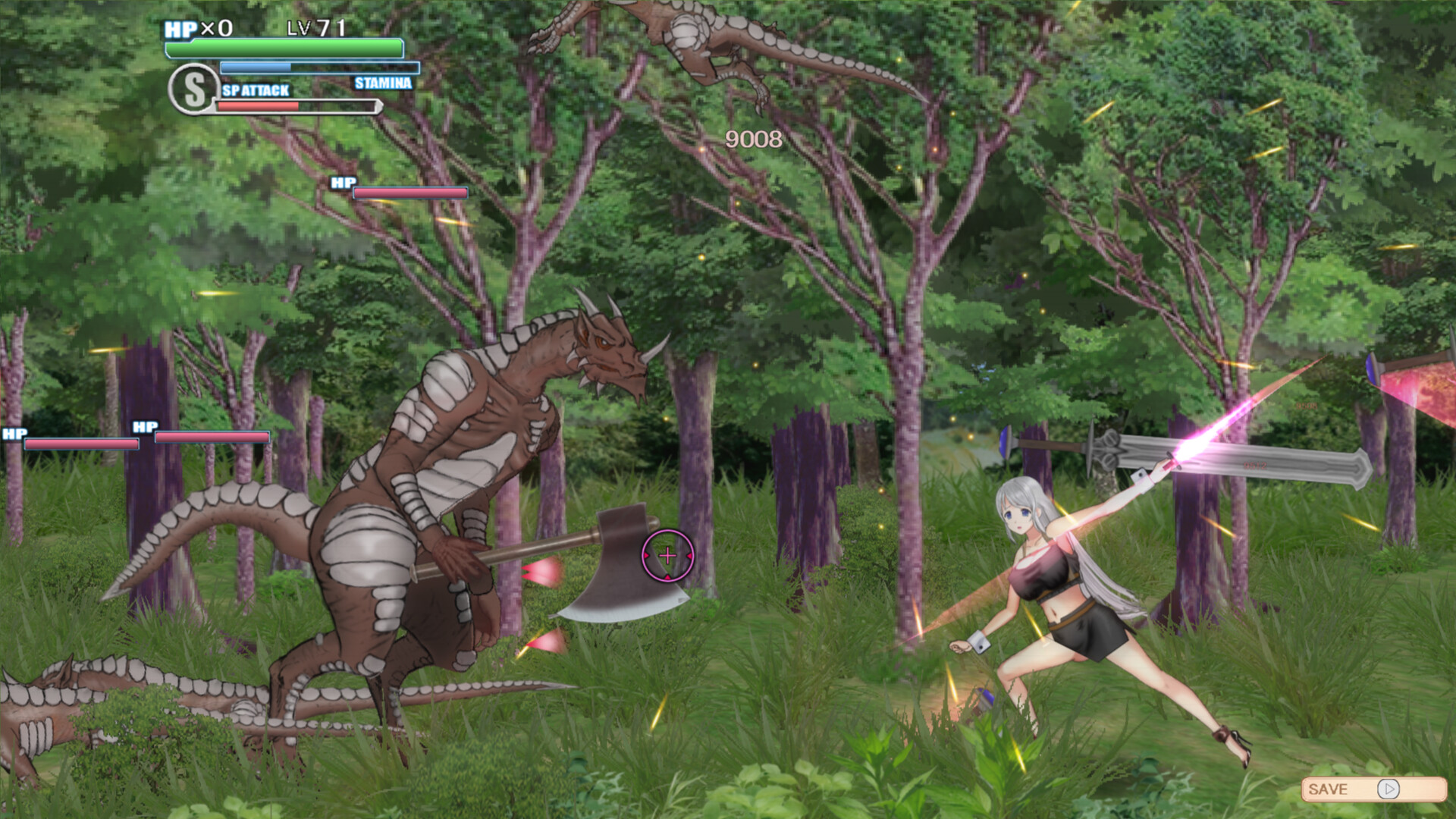Viewport: 1456px width, 819px height.
Task: Click the 9008 damage number
Action: tap(755, 139)
